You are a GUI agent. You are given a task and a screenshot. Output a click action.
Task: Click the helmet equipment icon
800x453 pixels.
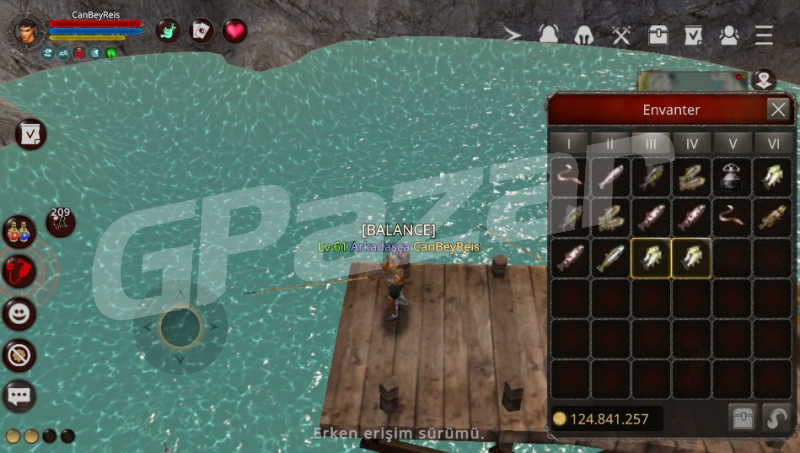pos(584,35)
